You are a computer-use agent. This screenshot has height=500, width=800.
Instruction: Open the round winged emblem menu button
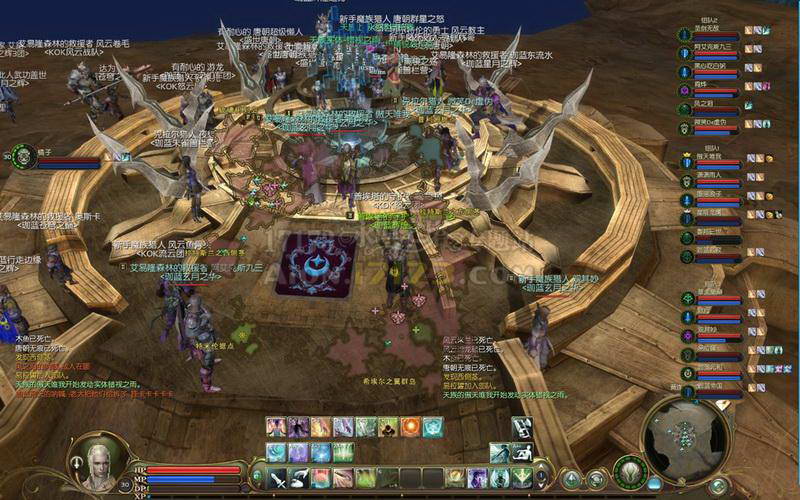(x=632, y=470)
